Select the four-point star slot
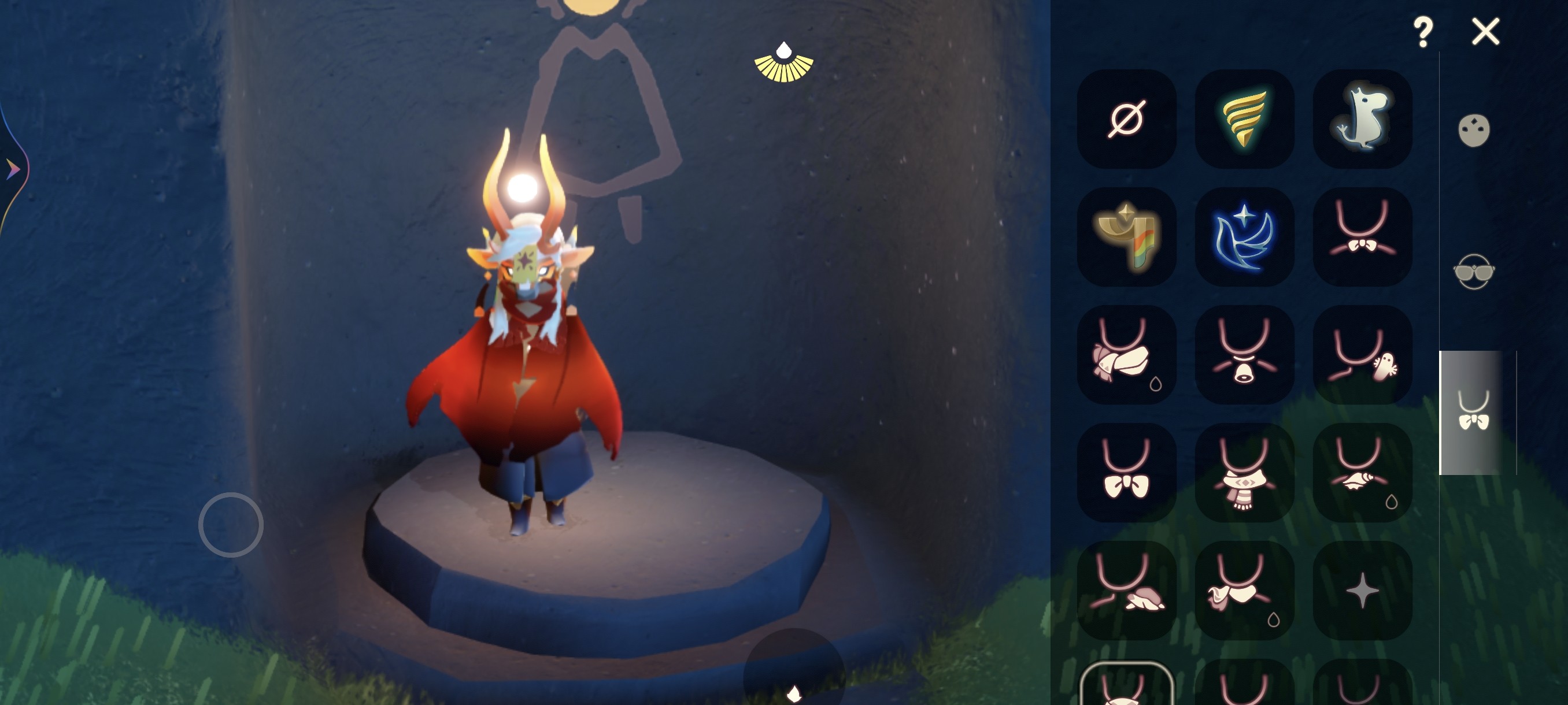Viewport: 1568px width, 705px height. click(x=1362, y=591)
